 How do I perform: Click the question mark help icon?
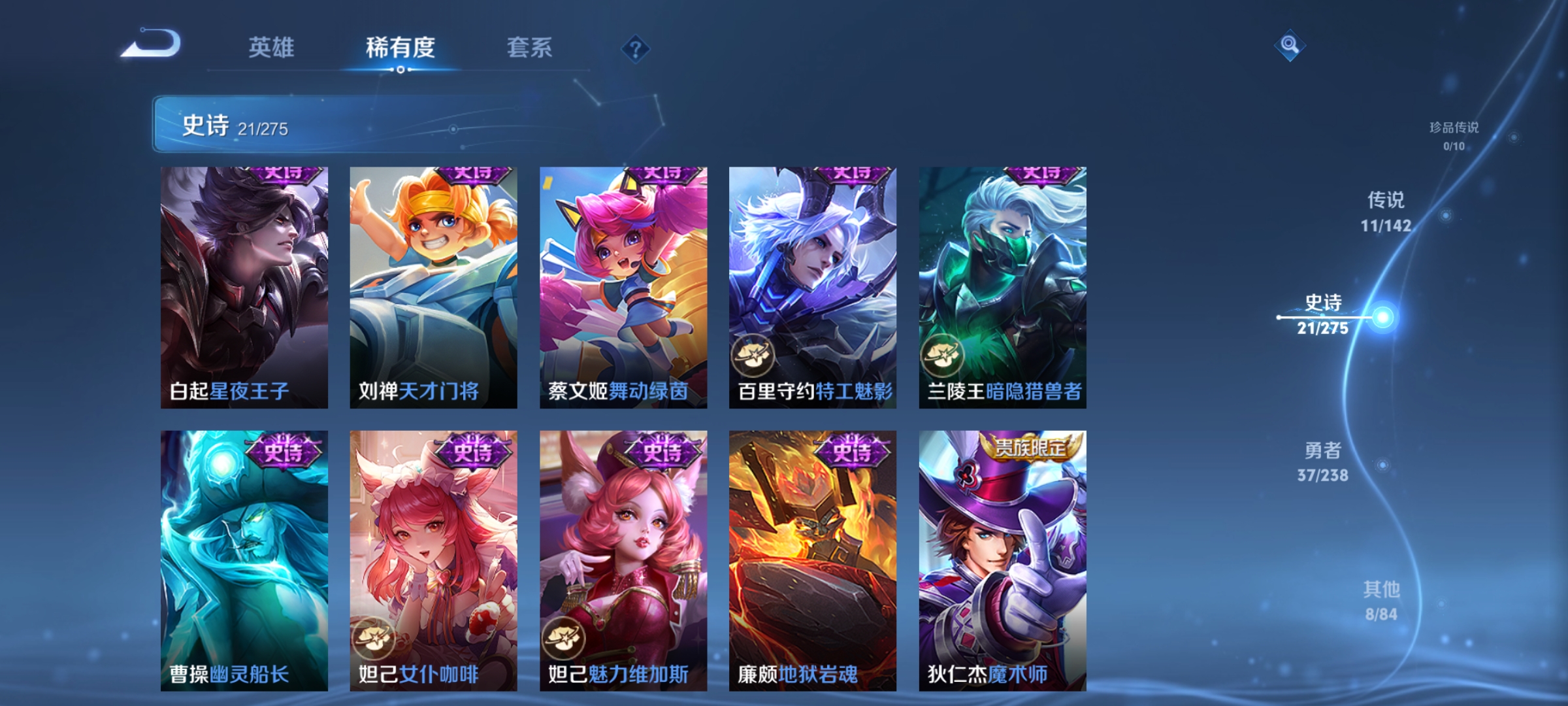(x=636, y=50)
